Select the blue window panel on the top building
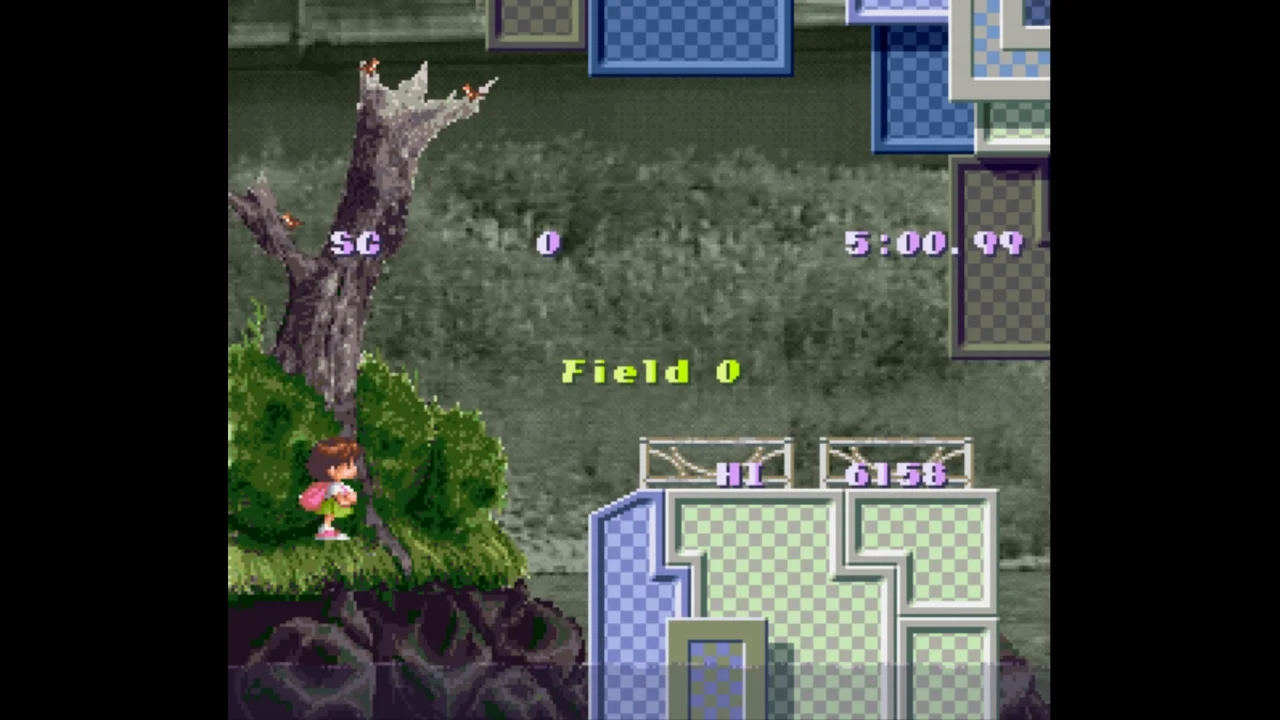The width and height of the screenshot is (1280, 720). (x=690, y=35)
